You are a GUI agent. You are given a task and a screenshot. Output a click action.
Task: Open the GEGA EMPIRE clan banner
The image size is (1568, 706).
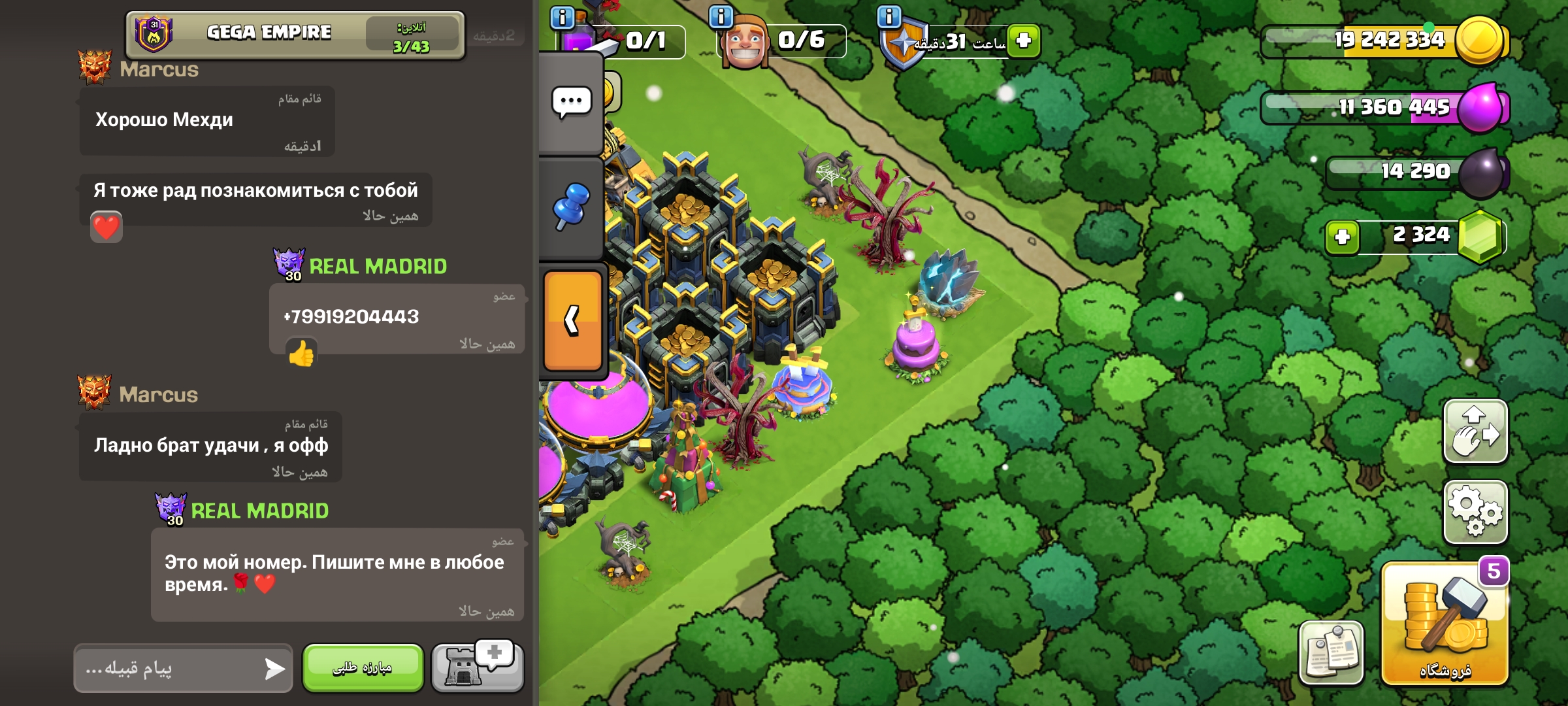(x=294, y=35)
